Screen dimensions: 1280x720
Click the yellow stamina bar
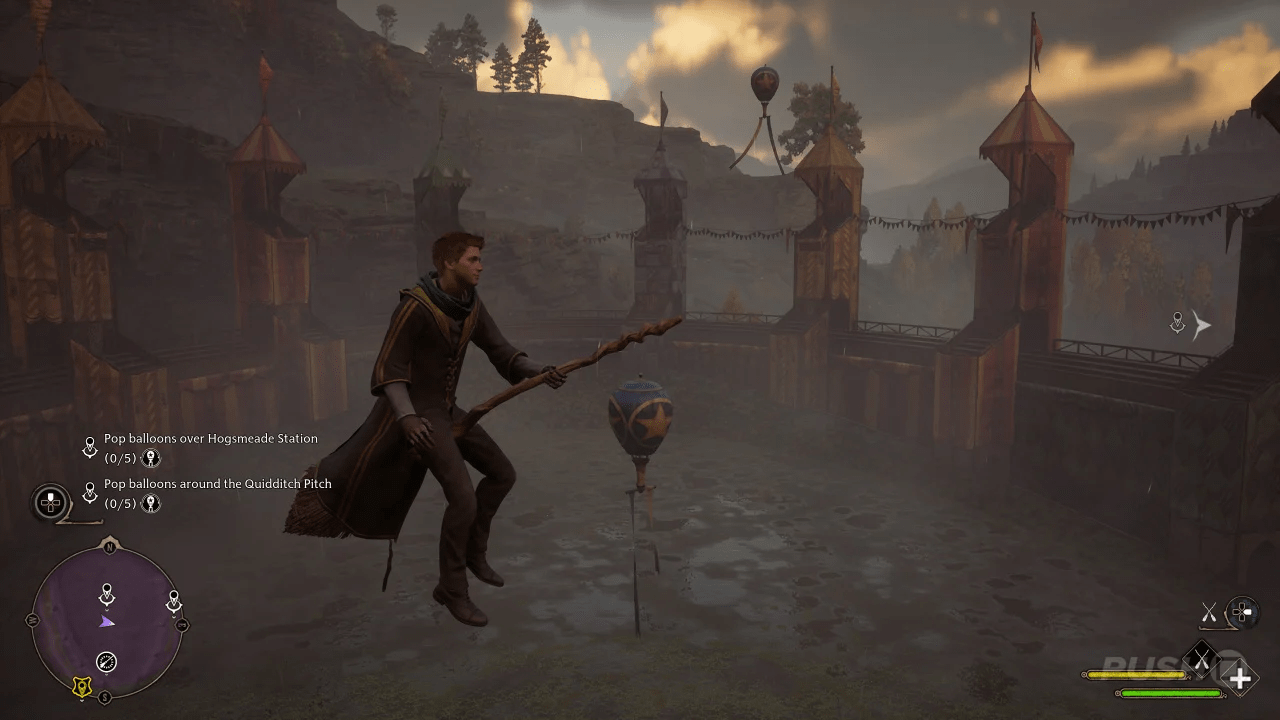1138,675
